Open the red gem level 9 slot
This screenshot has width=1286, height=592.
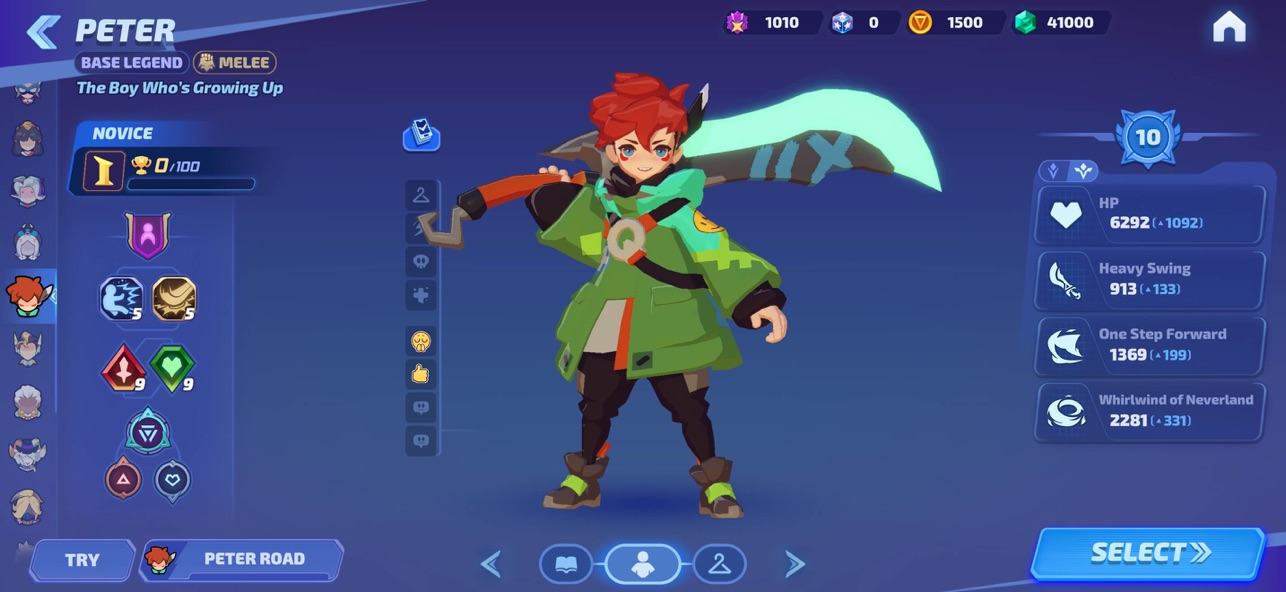tap(123, 368)
